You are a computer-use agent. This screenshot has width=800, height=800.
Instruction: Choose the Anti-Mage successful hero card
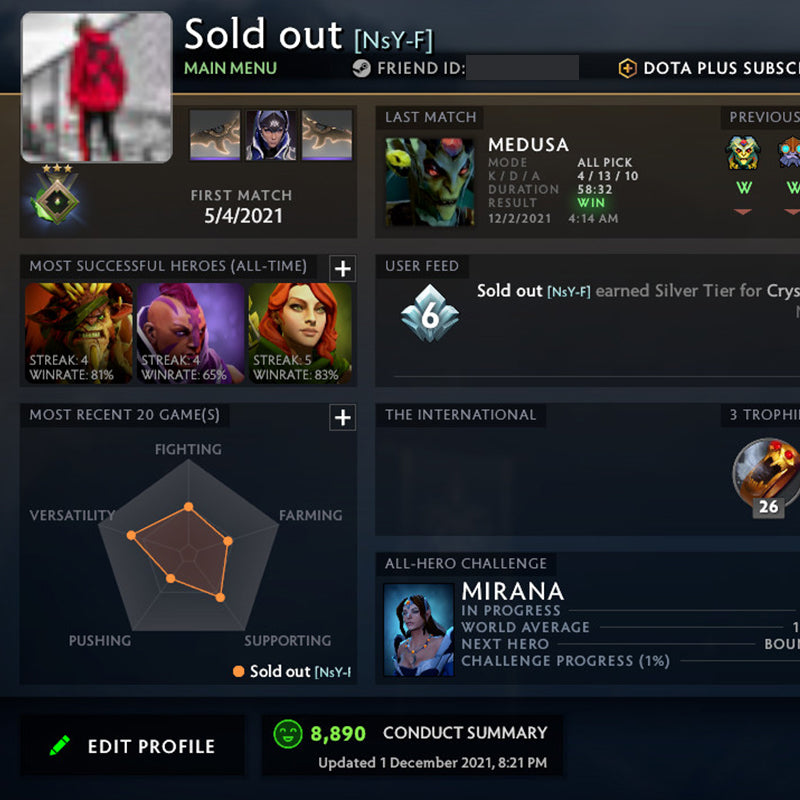[190, 334]
